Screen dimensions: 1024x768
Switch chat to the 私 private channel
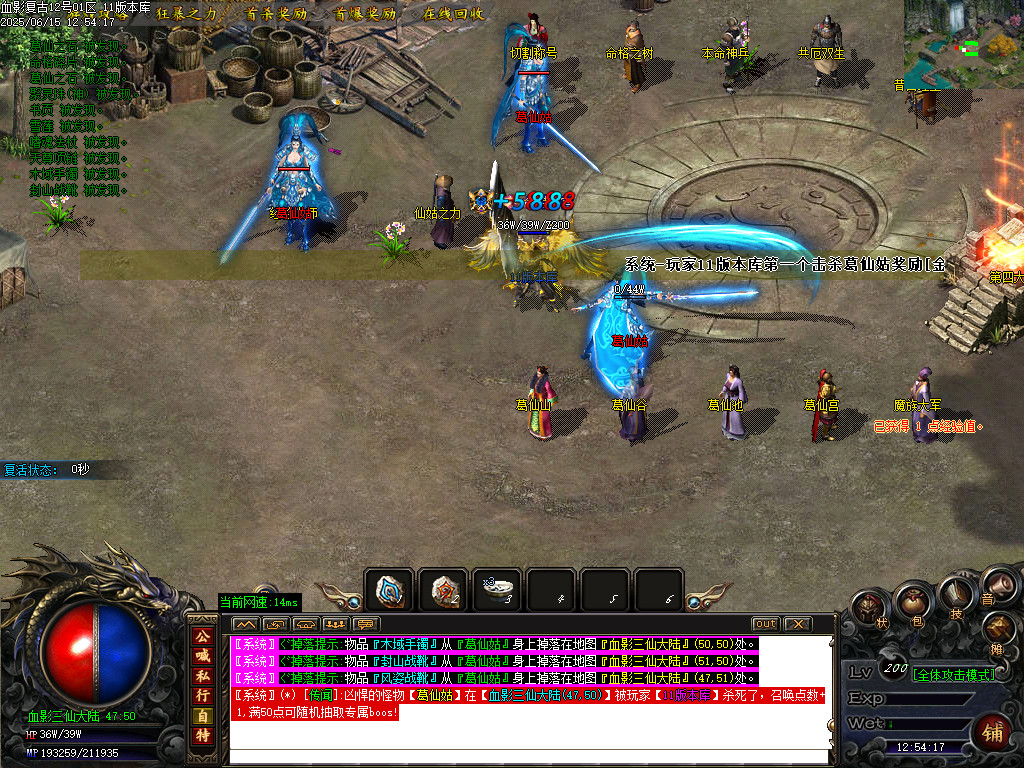203,674
